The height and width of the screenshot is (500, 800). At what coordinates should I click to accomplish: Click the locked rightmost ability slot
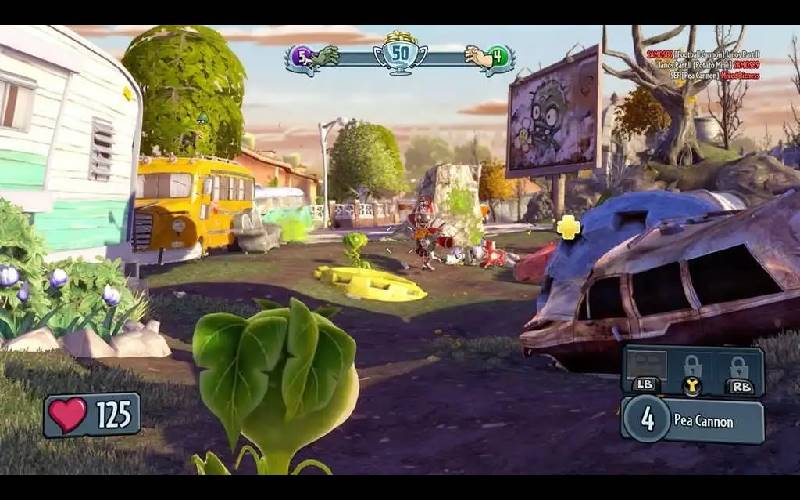738,366
